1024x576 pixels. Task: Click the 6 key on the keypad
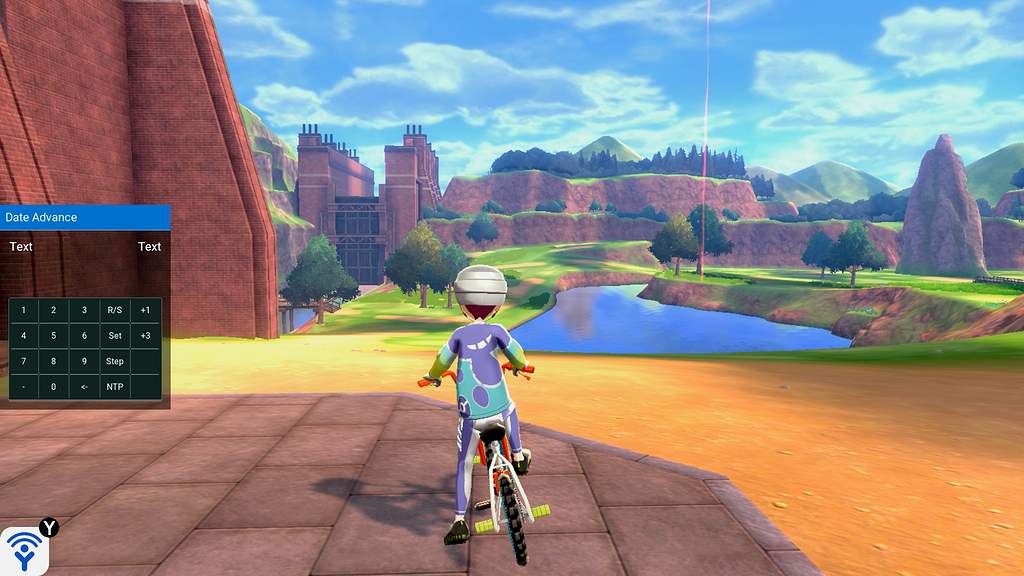coord(85,336)
